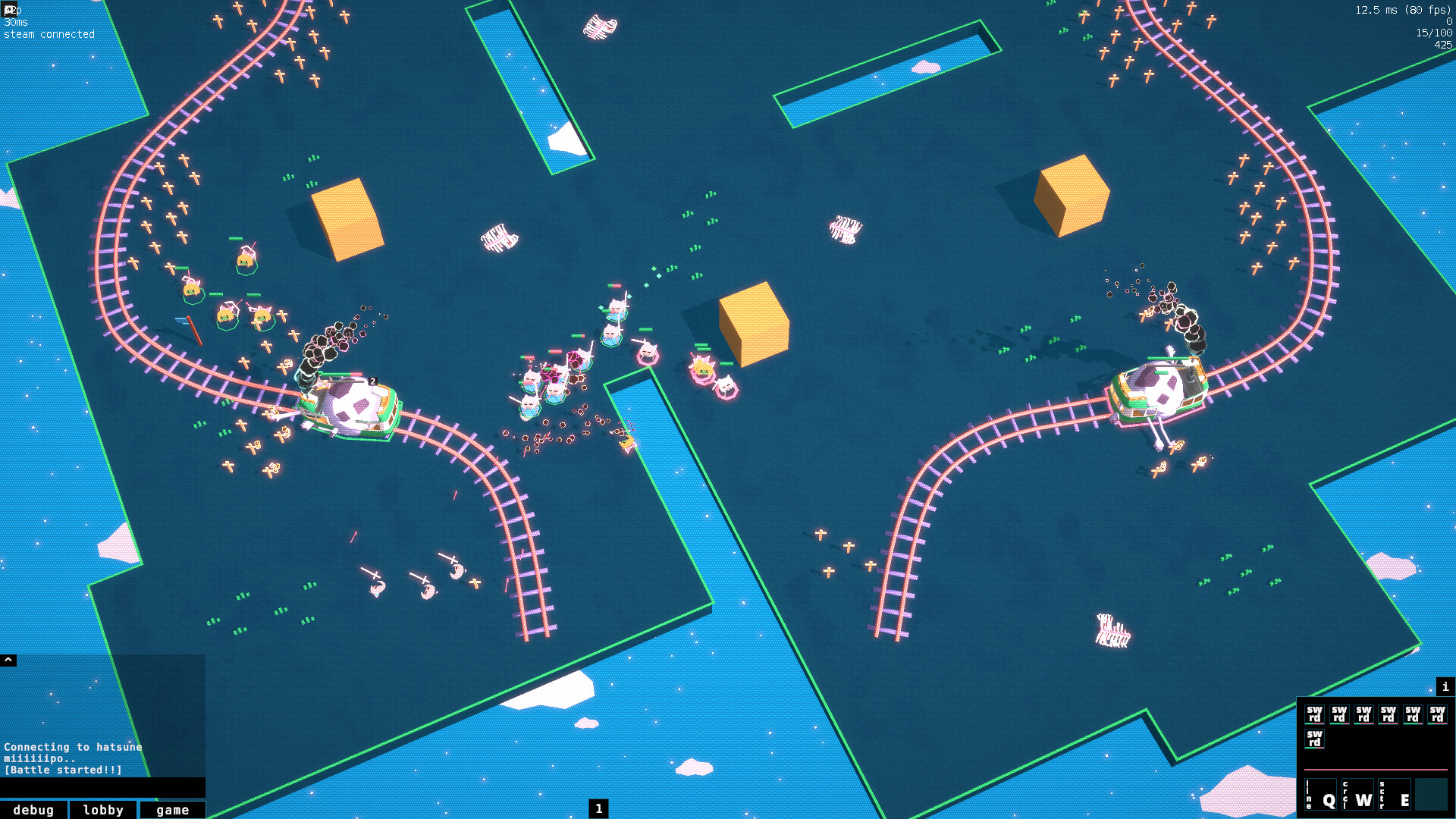
Task: Click the '[Battle started!!]' chat message
Action: 62,770
